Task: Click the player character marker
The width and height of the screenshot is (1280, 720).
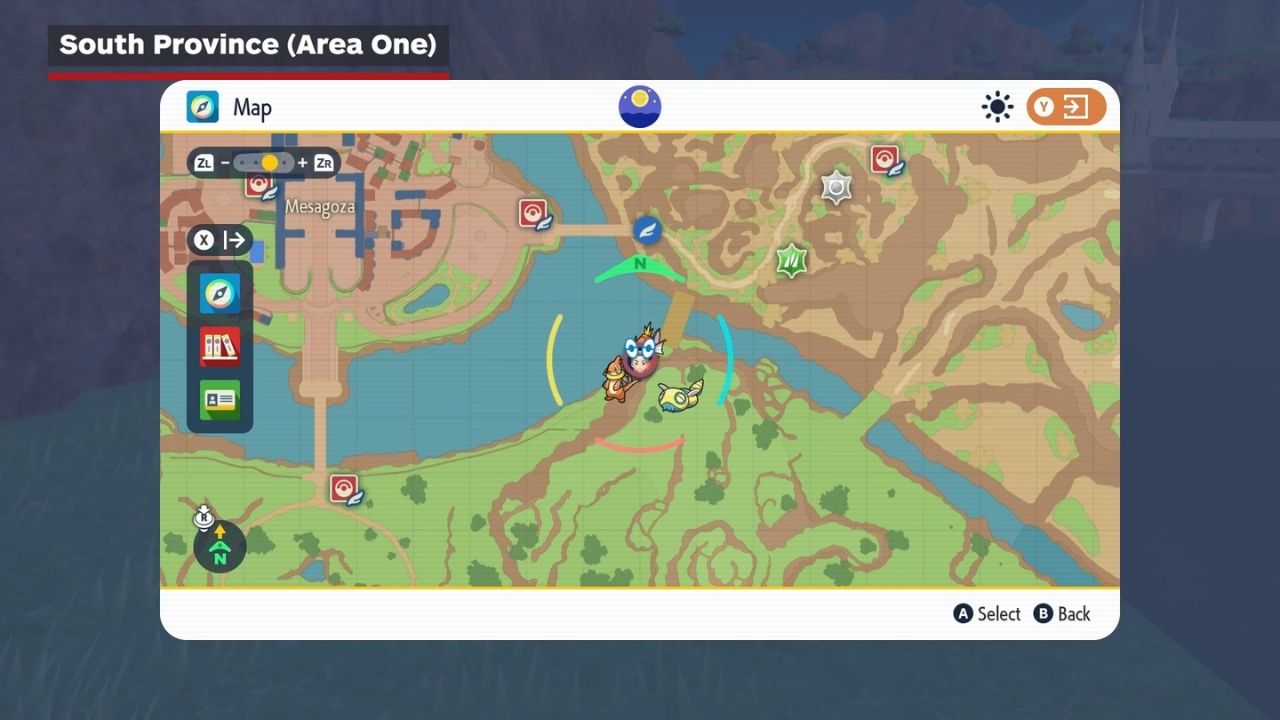Action: point(639,352)
